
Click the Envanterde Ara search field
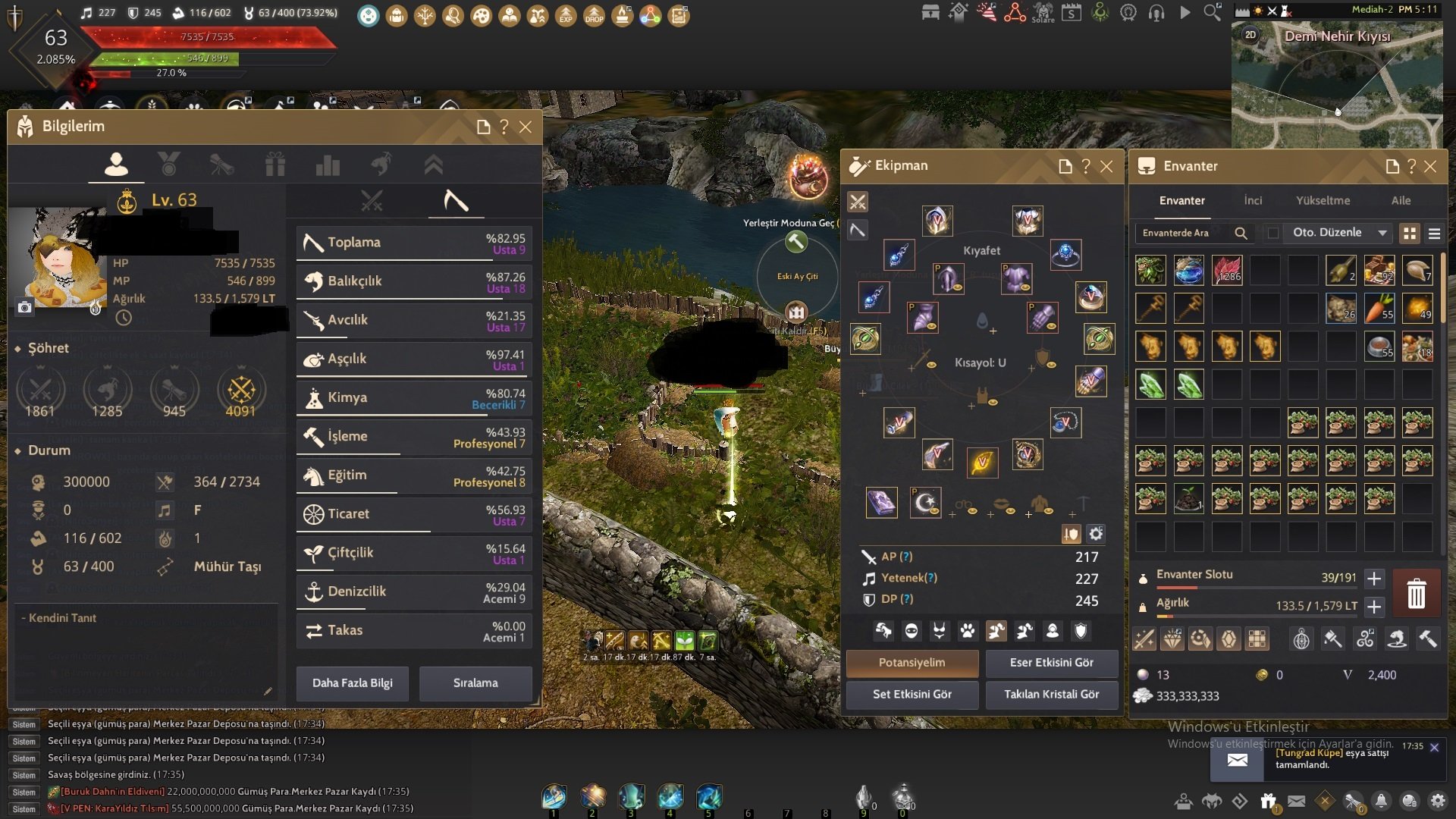pos(1183,234)
